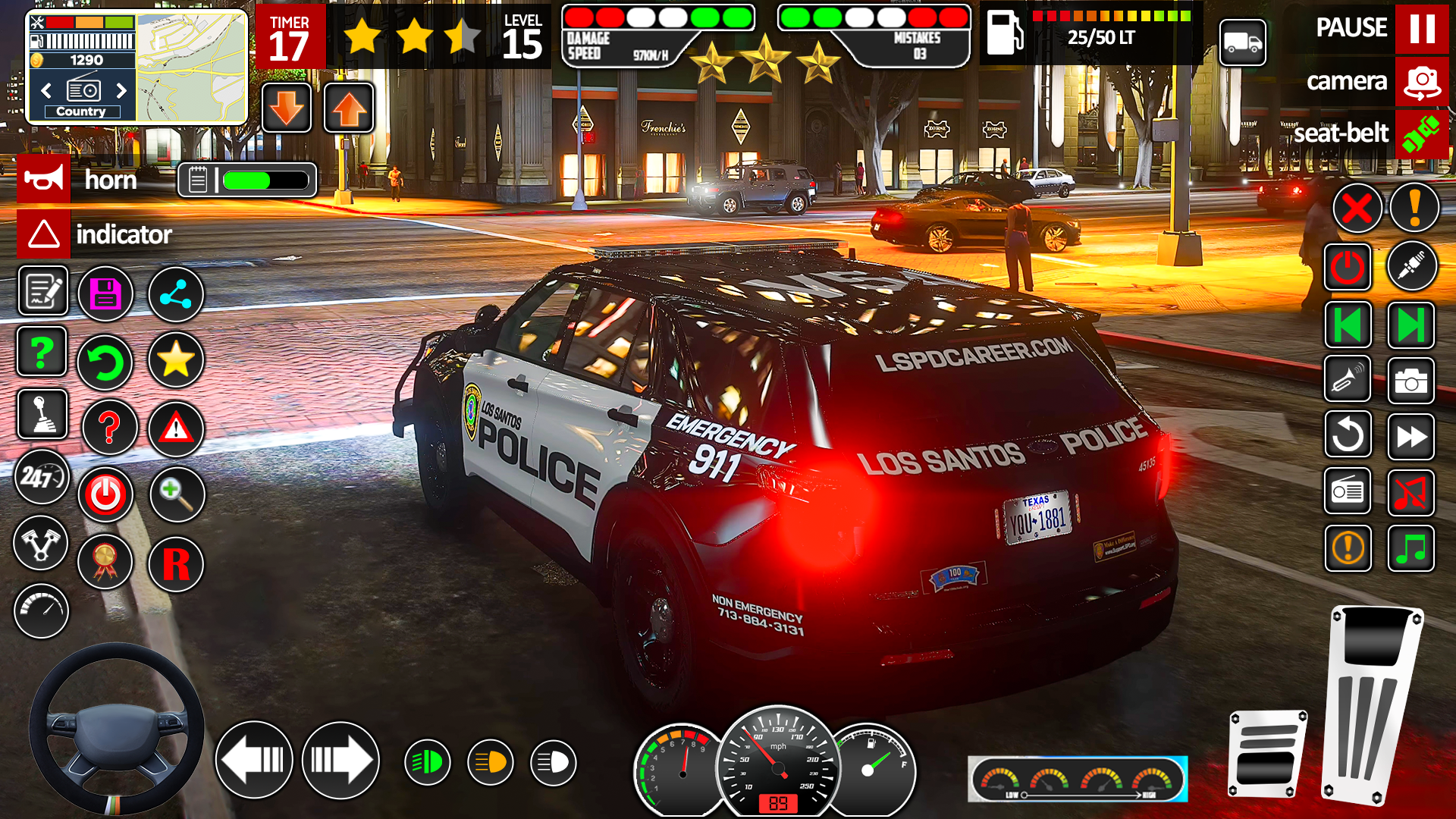Switch the camera view
This screenshot has width=1456, height=819.
pyautogui.click(x=1421, y=82)
